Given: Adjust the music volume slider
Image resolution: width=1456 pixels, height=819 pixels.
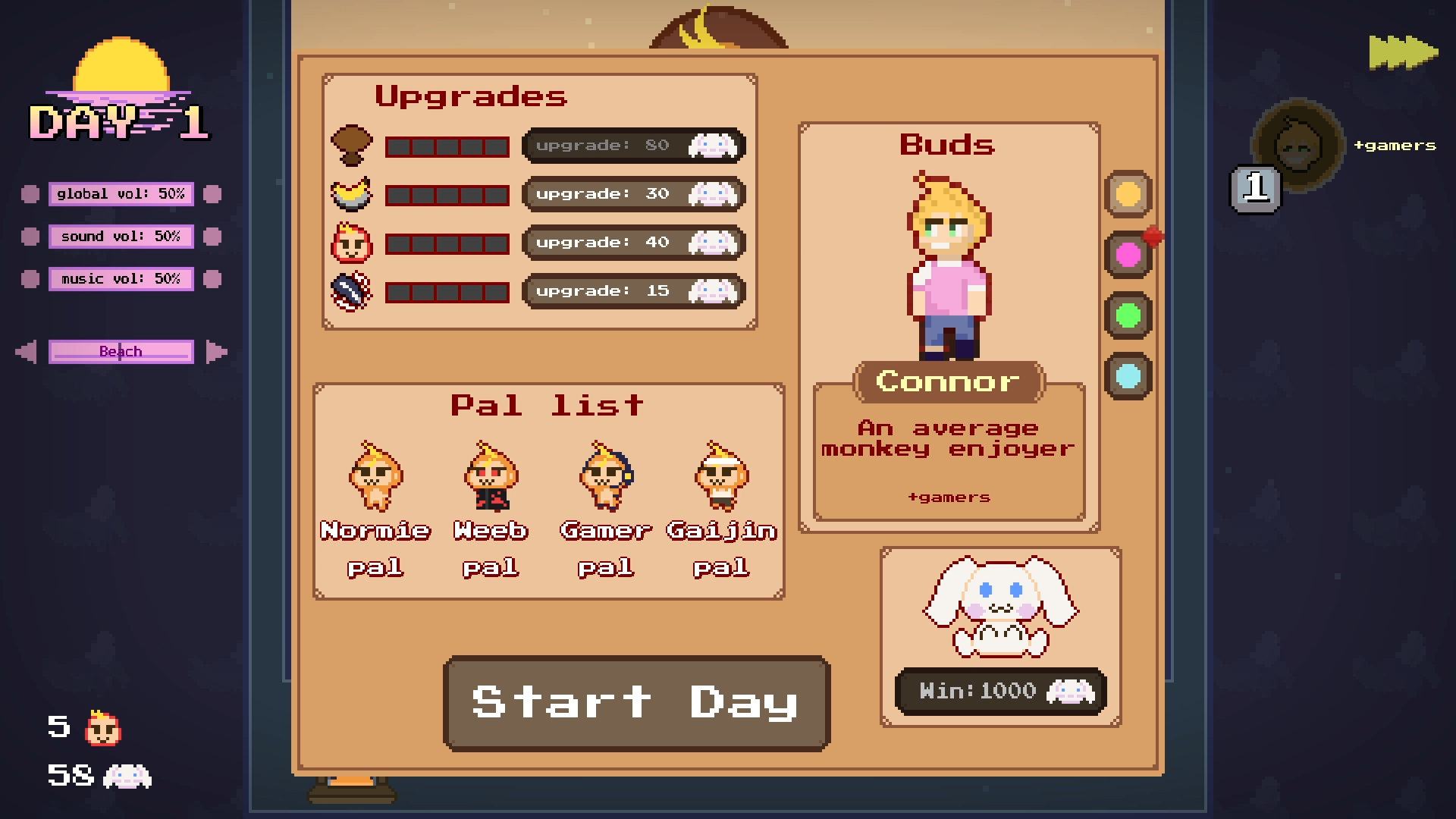Looking at the screenshot, I should pyautogui.click(x=121, y=278).
